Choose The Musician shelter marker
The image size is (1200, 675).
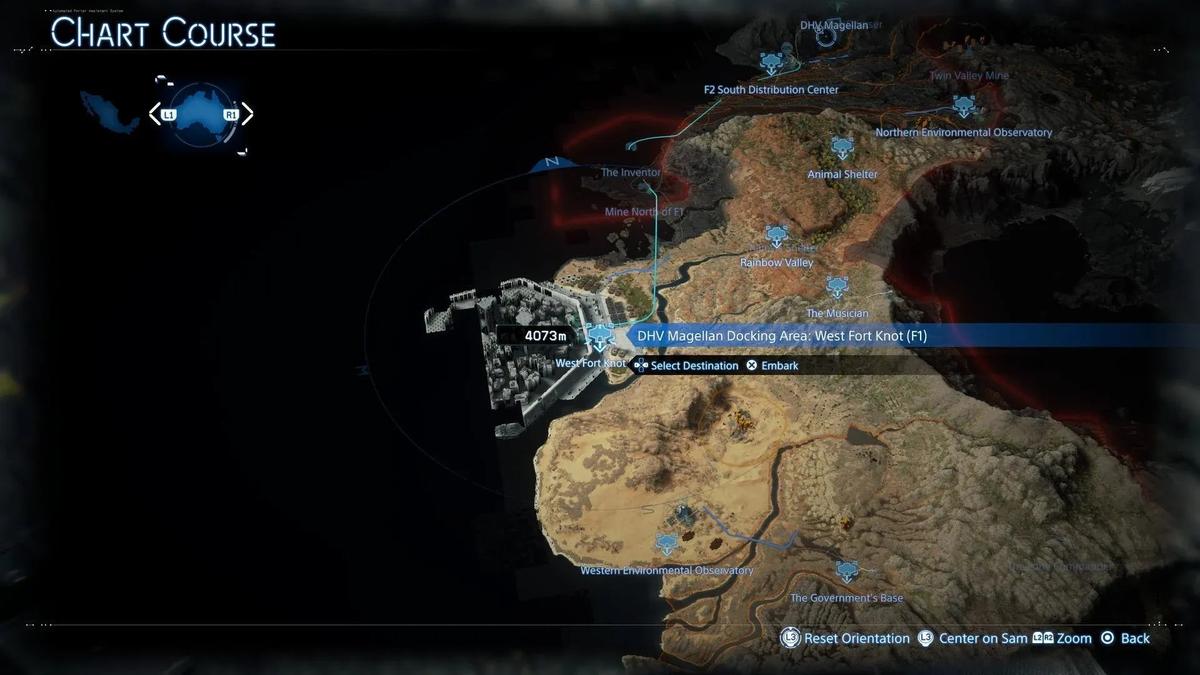[x=837, y=287]
